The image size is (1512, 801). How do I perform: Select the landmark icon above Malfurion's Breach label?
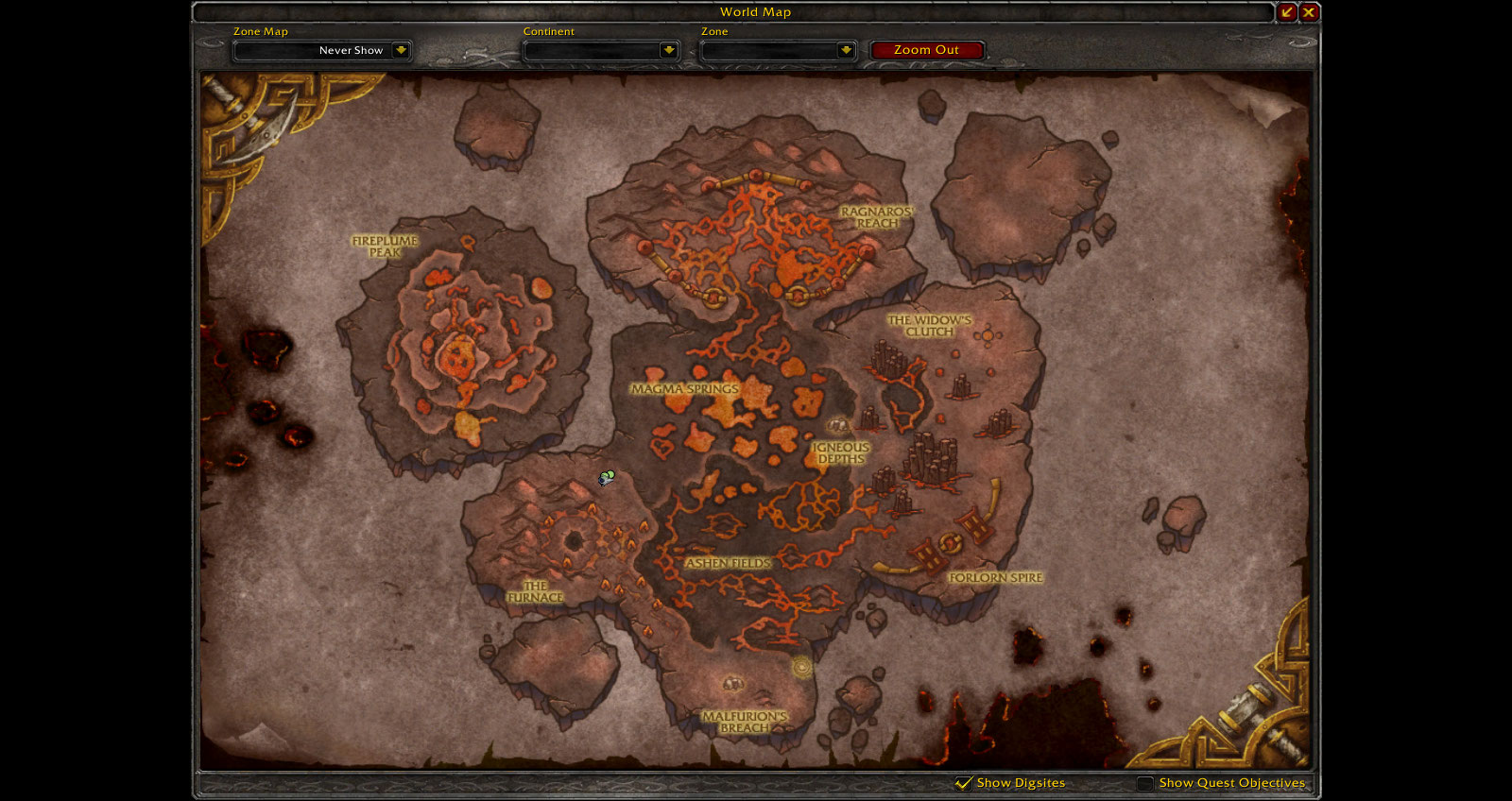coord(732,683)
